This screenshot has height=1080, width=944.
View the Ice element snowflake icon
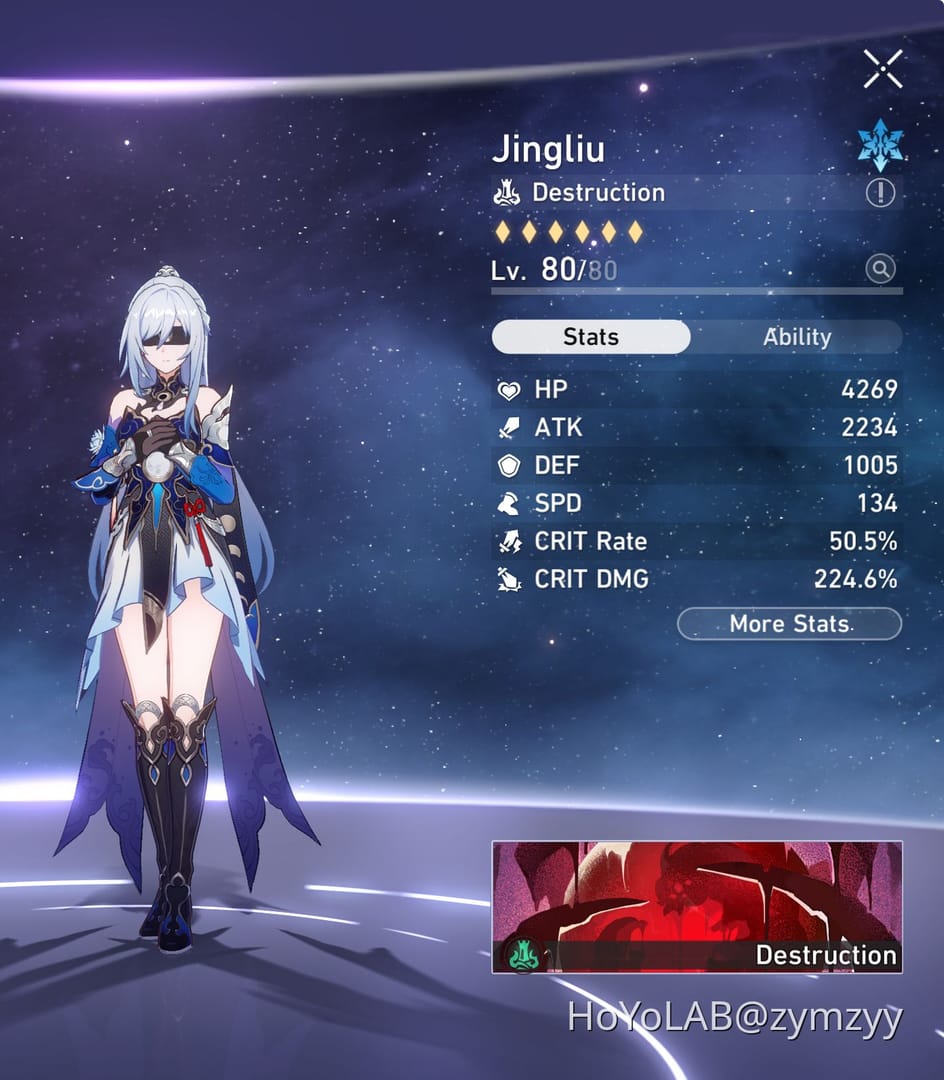coord(880,146)
